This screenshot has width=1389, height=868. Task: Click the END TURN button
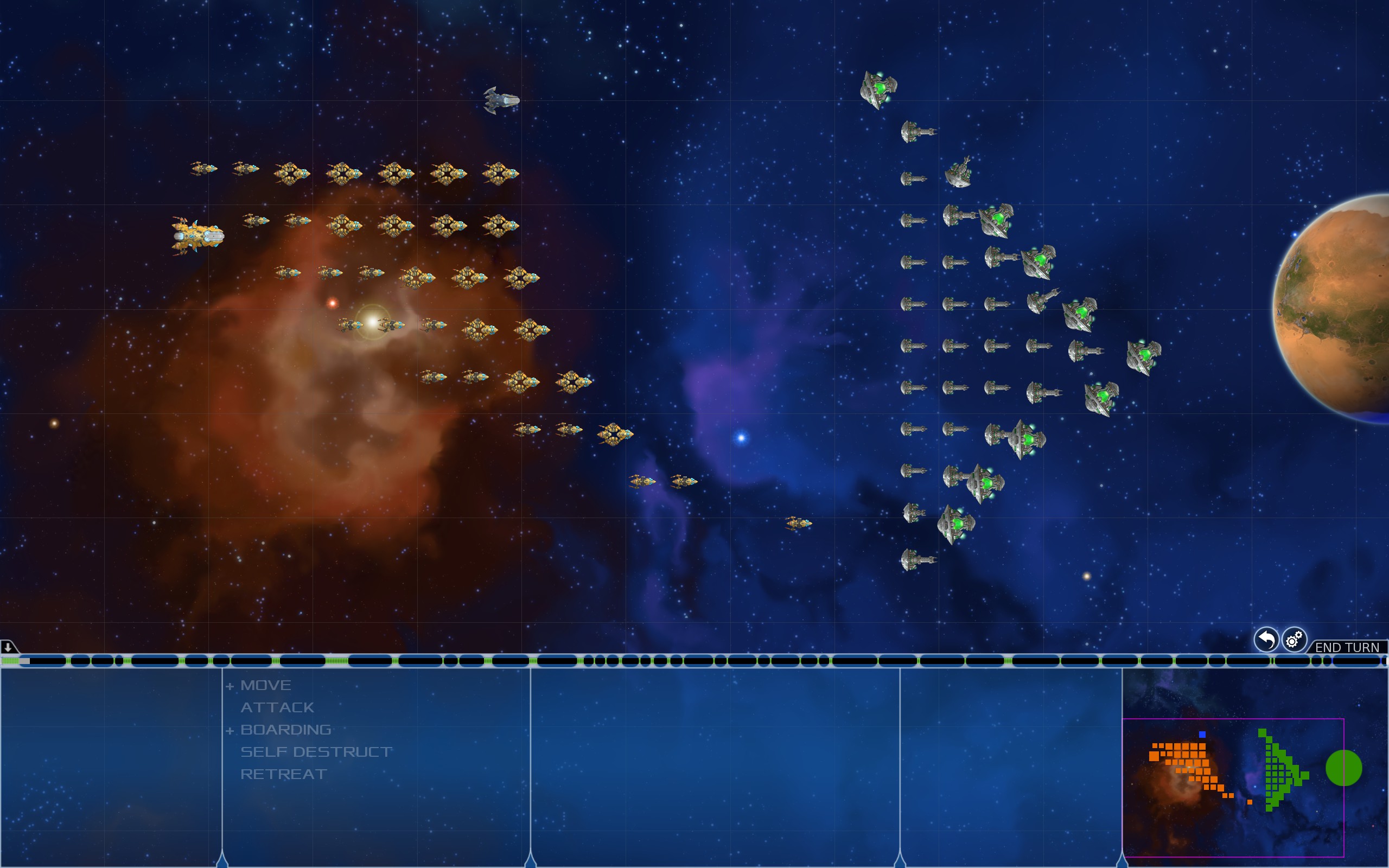[x=1347, y=647]
